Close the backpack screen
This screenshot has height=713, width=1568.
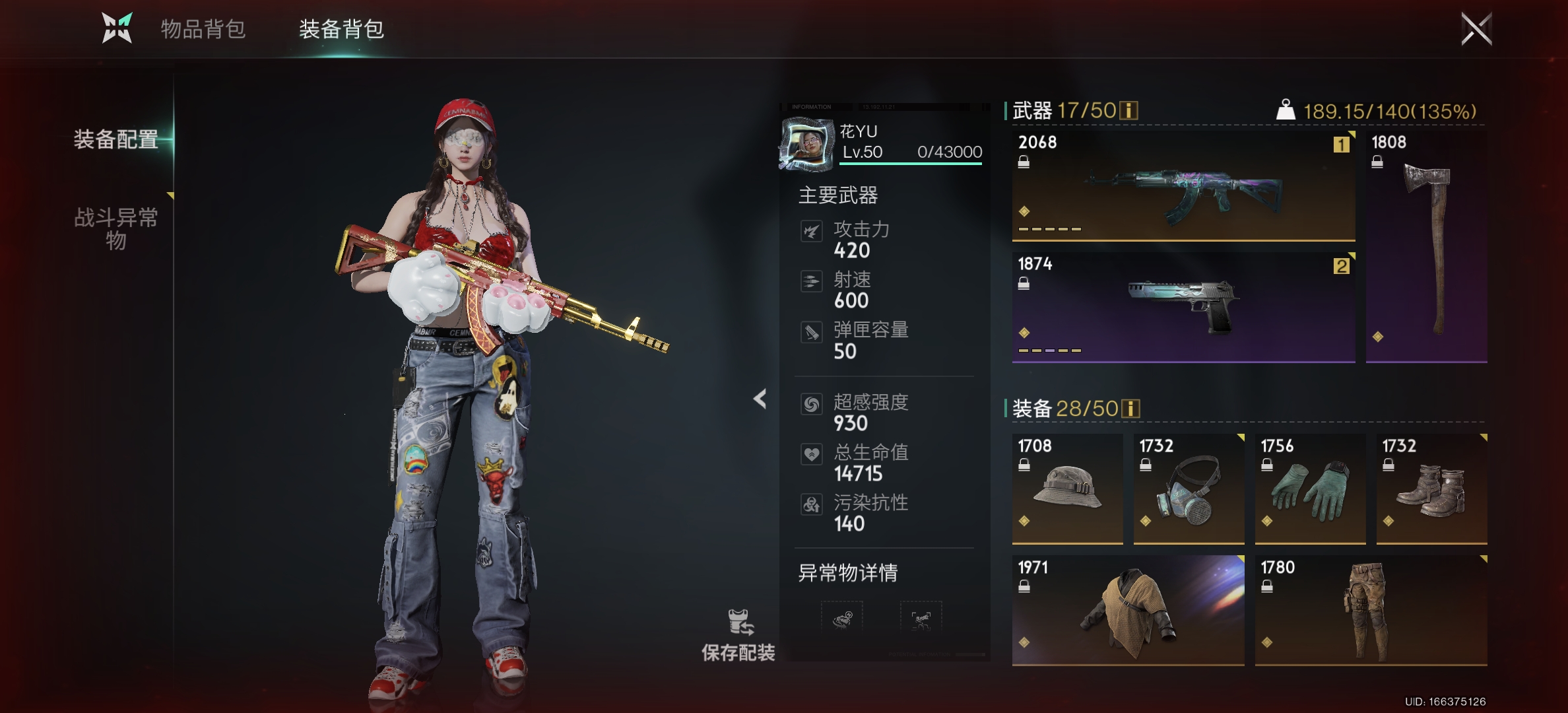coord(1476,29)
